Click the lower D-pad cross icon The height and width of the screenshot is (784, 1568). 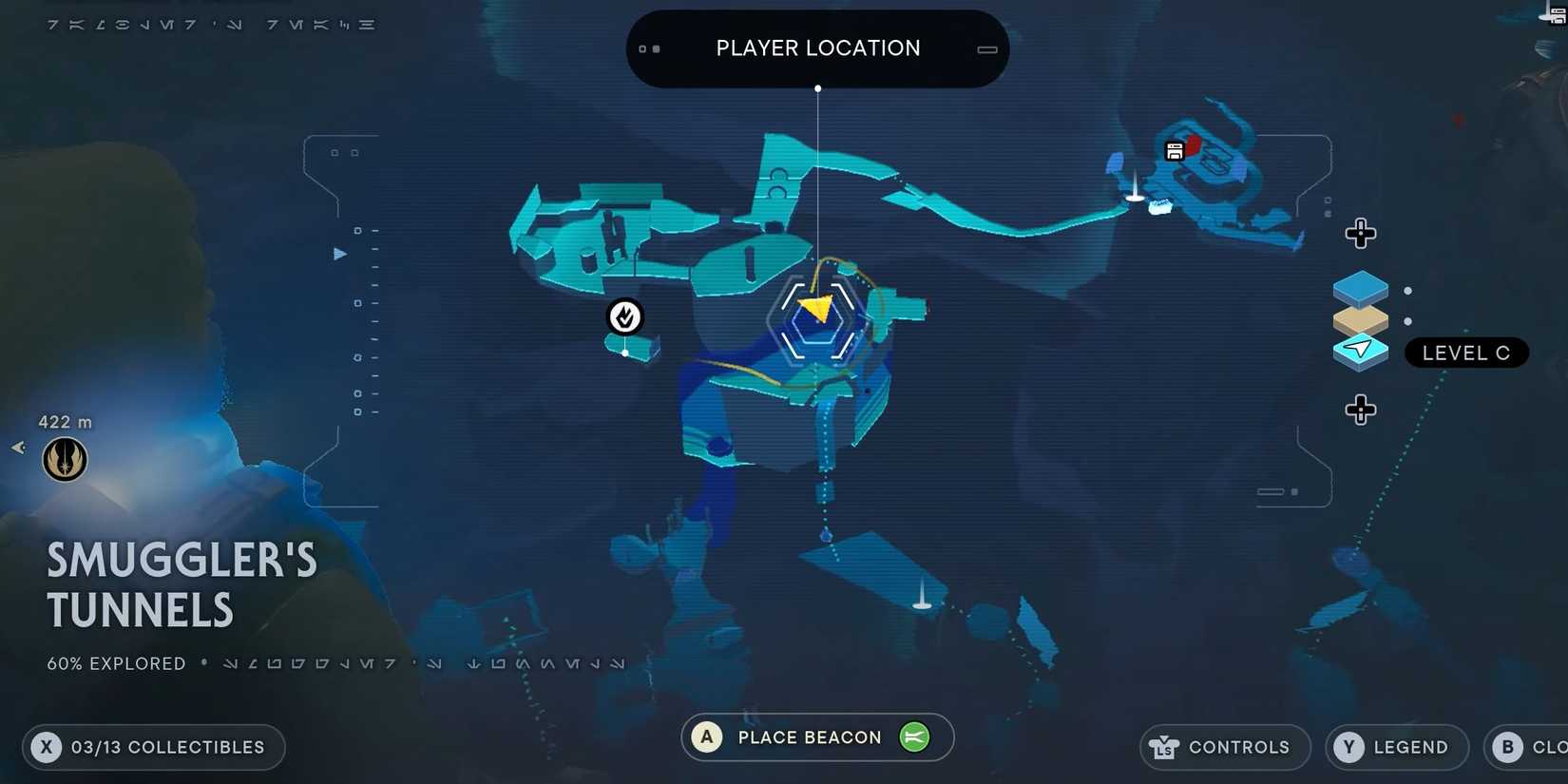pyautogui.click(x=1361, y=410)
